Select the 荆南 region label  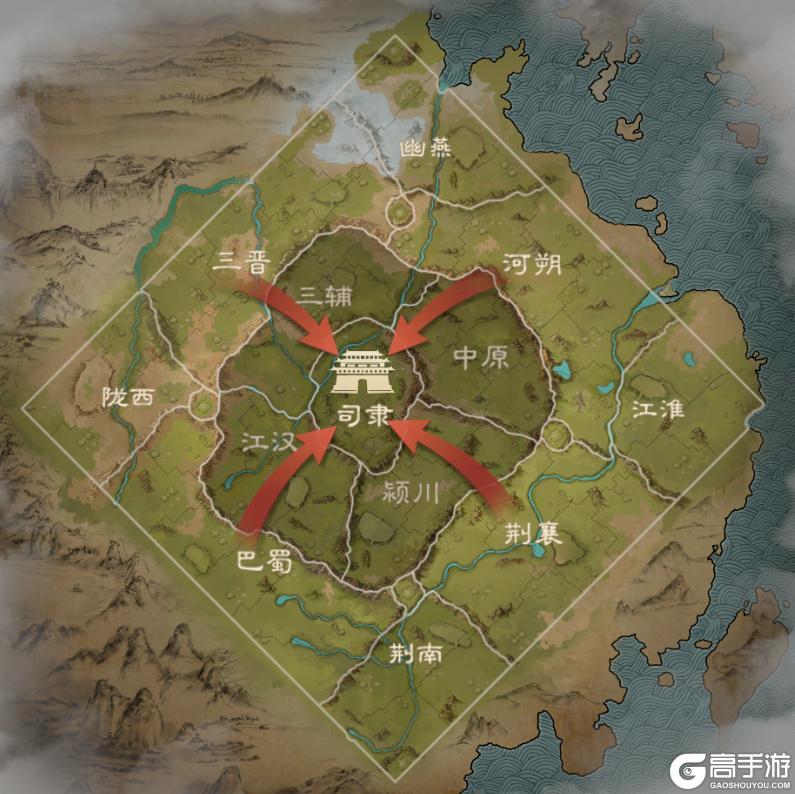pos(413,653)
